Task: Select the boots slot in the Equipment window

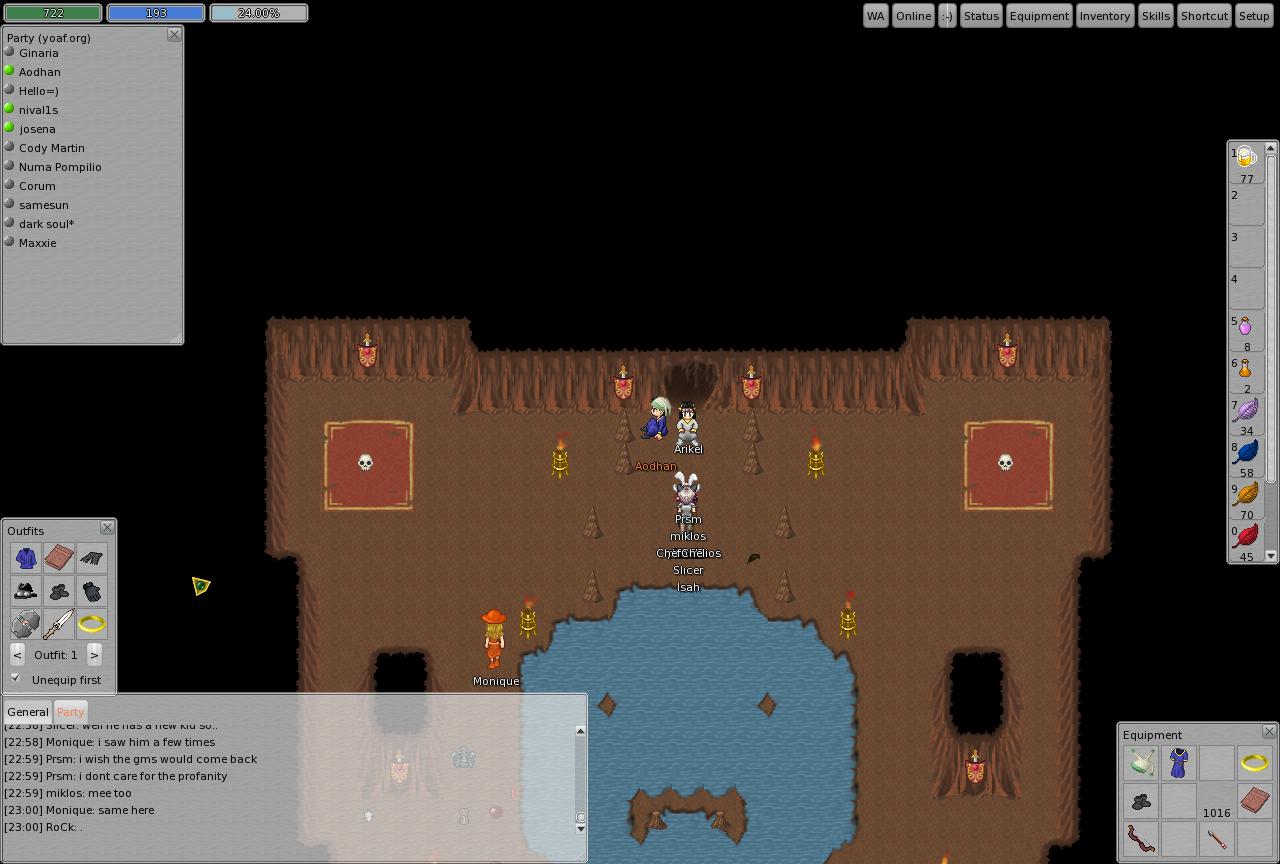Action: coord(1141,800)
